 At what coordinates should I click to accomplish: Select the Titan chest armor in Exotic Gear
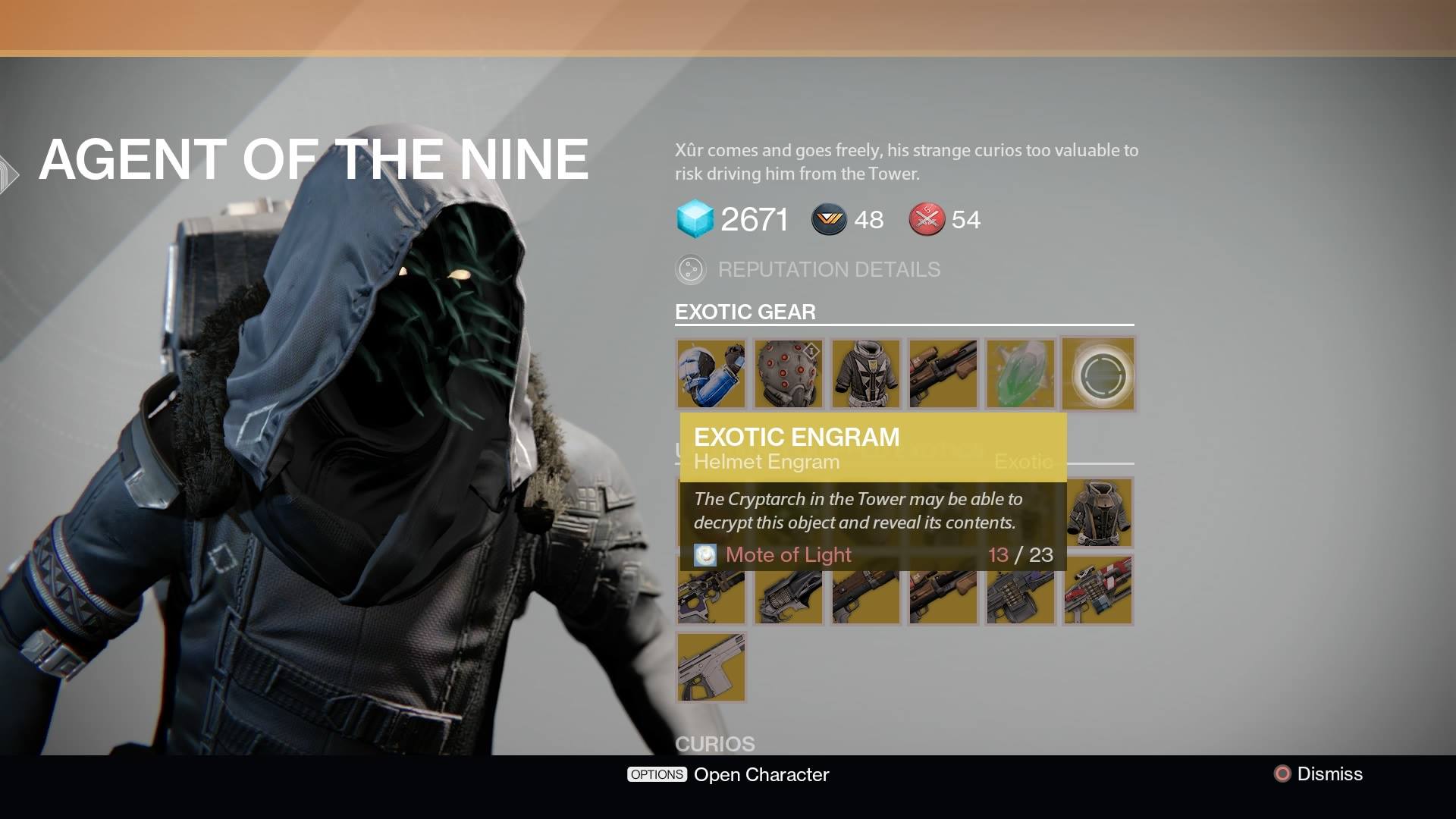tap(865, 374)
